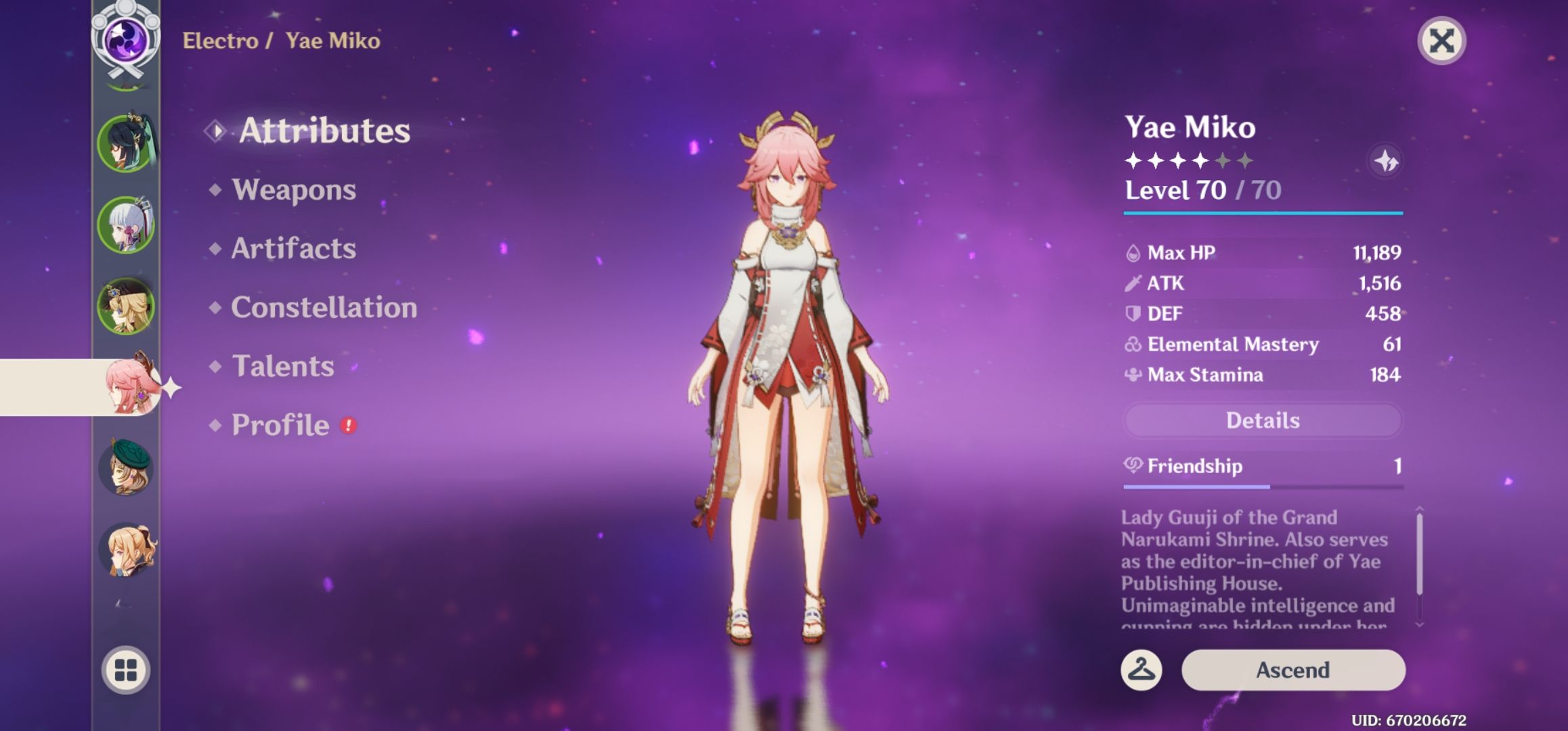
Task: Open Profile section with the red notification
Action: click(x=278, y=424)
